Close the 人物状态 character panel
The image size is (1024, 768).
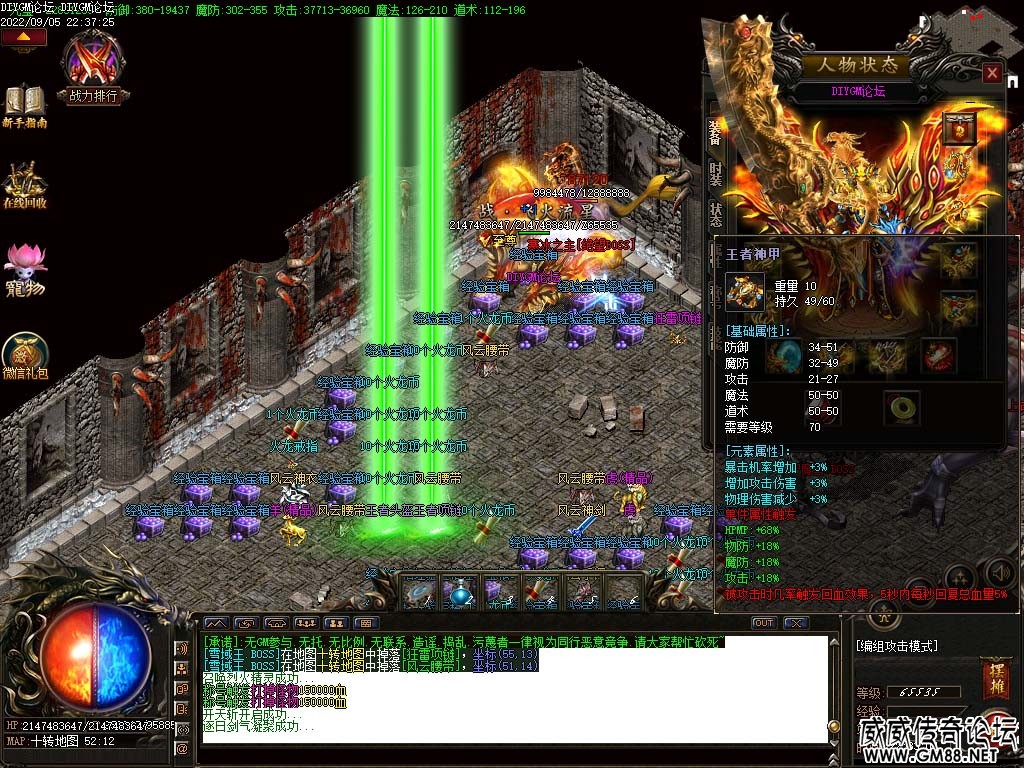991,73
